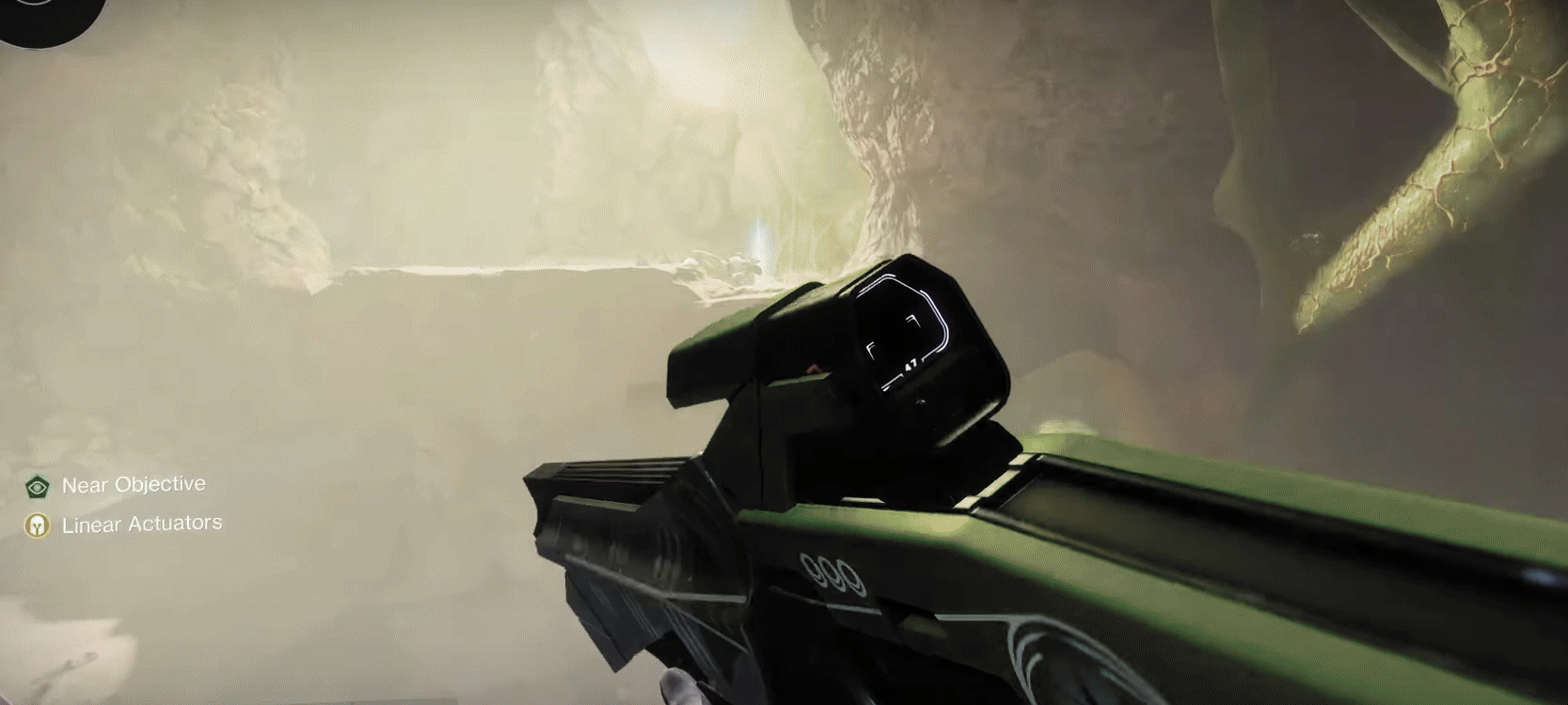Click the ammo bar under the sight counter
This screenshot has width=1568, height=705.
(x=894, y=379)
